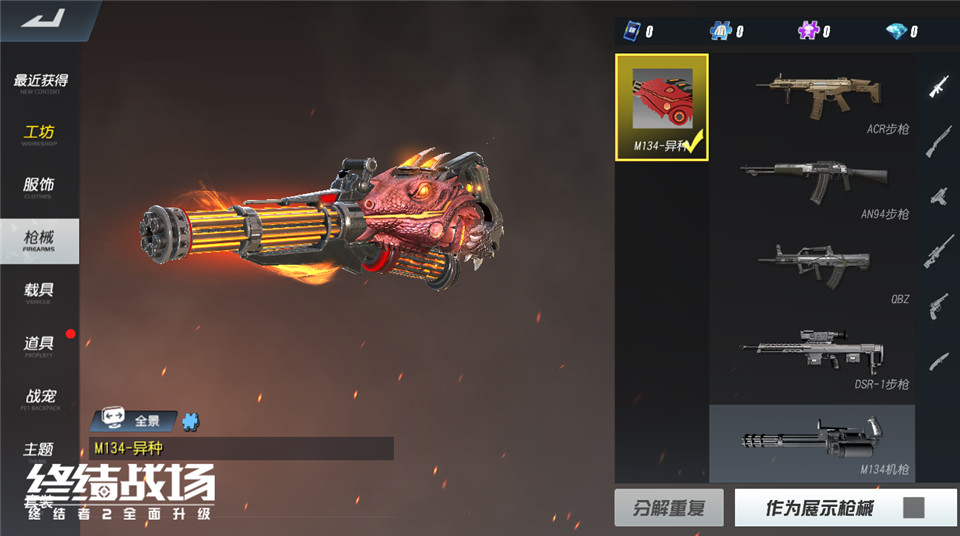
Task: Go back using the return arrow
Action: [42, 17]
